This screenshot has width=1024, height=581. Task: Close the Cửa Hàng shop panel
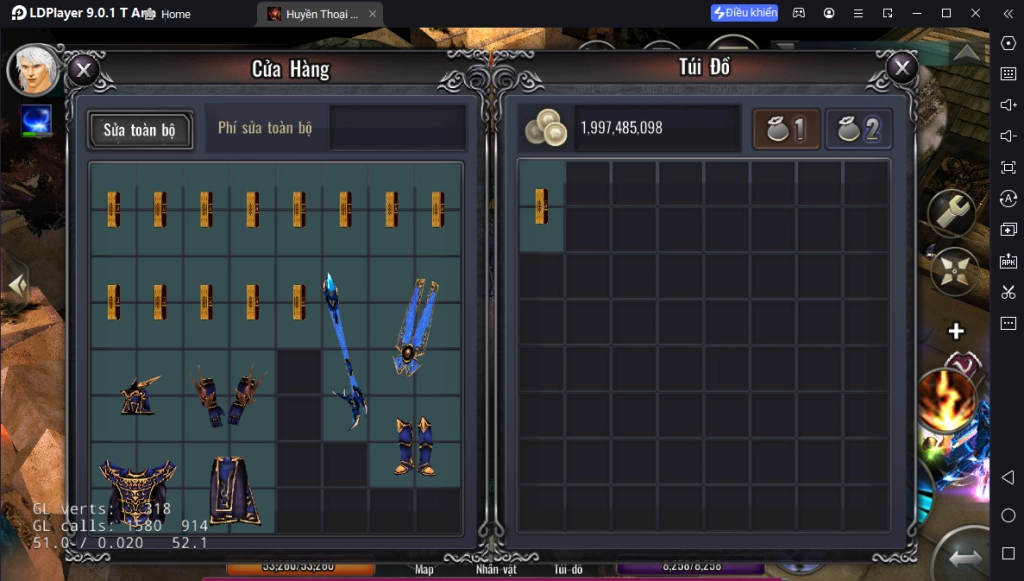coord(83,70)
